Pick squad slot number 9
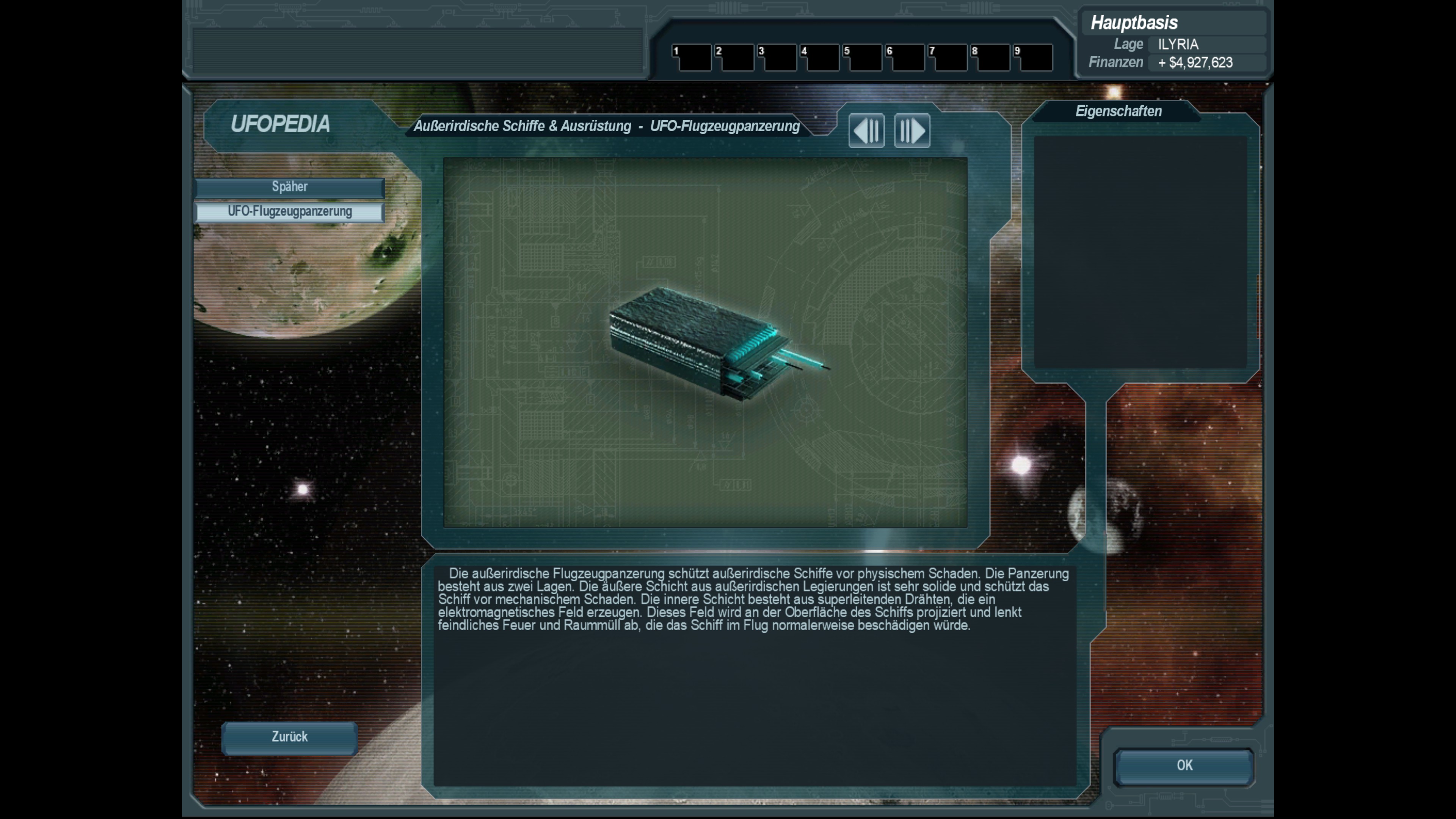 (x=1033, y=58)
